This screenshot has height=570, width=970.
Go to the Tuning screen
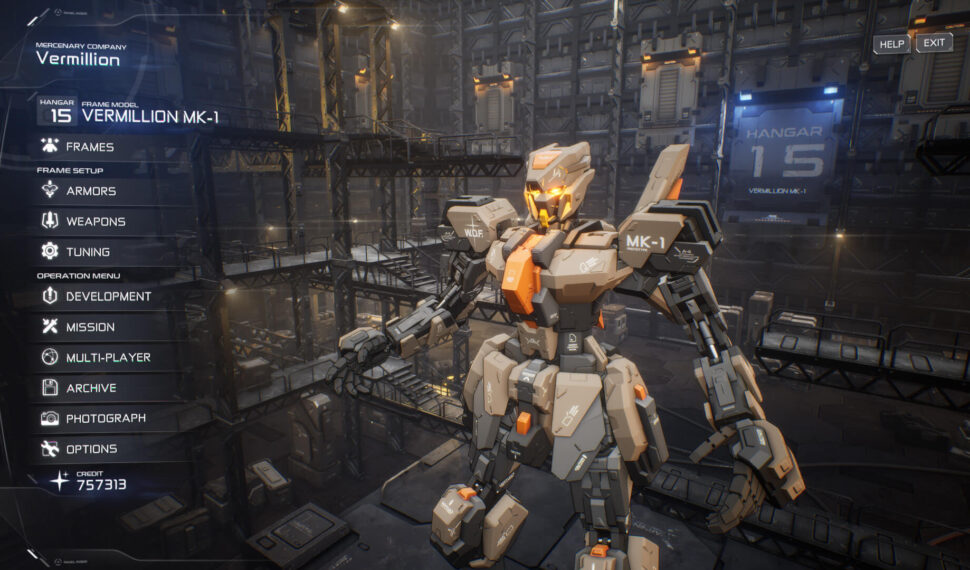(x=87, y=252)
